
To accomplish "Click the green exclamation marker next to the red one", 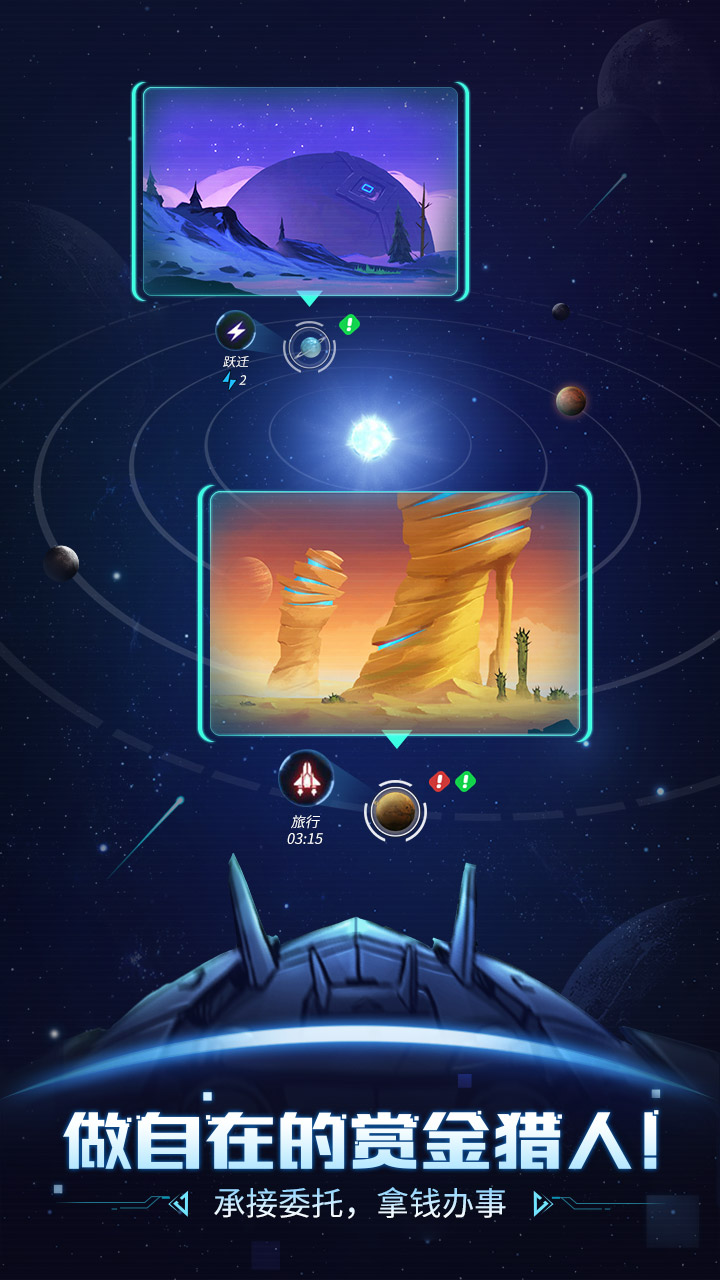I will click(x=465, y=781).
